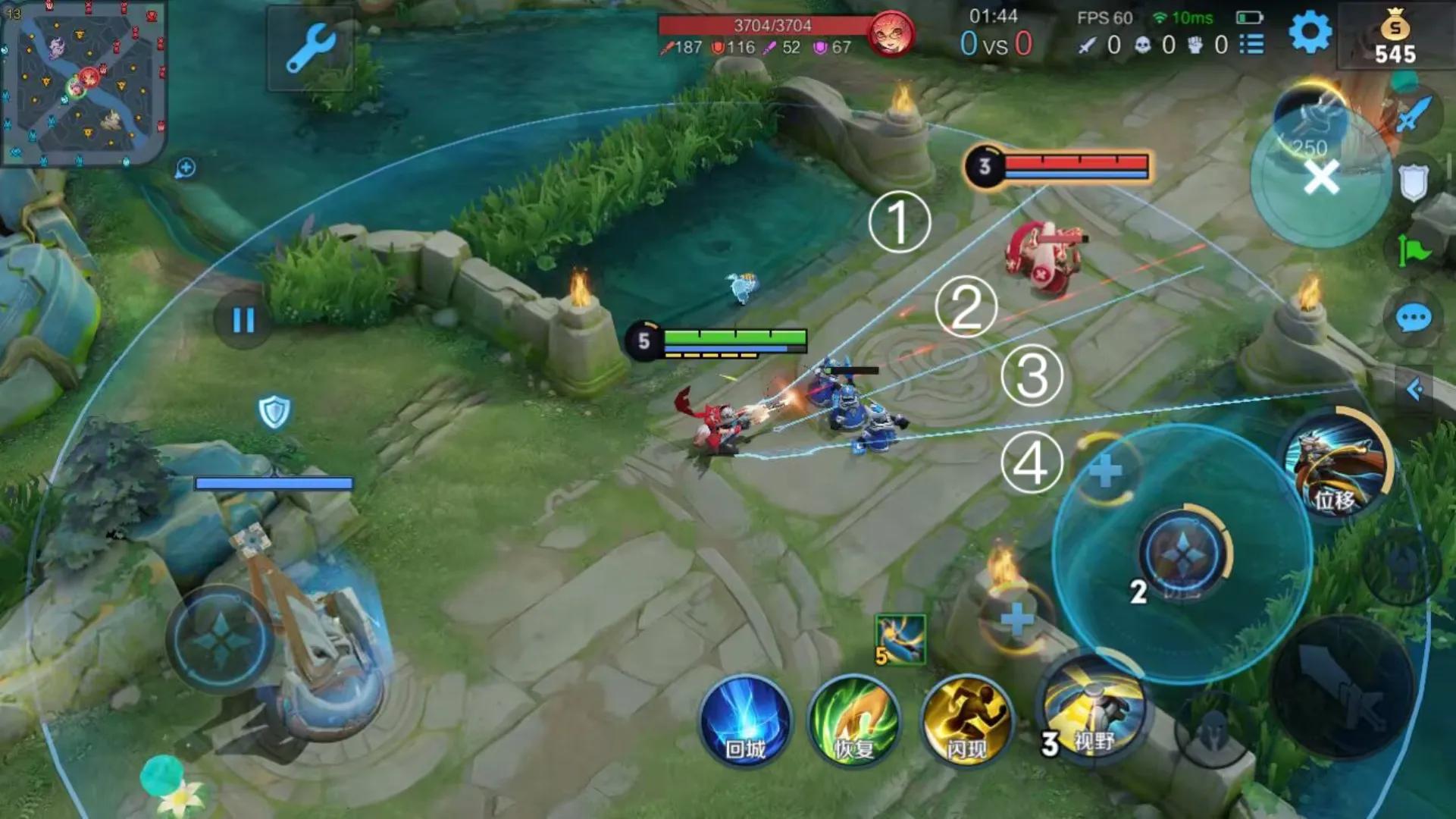
Task: Click the minimap magnifier zoom button
Action: click(x=185, y=168)
